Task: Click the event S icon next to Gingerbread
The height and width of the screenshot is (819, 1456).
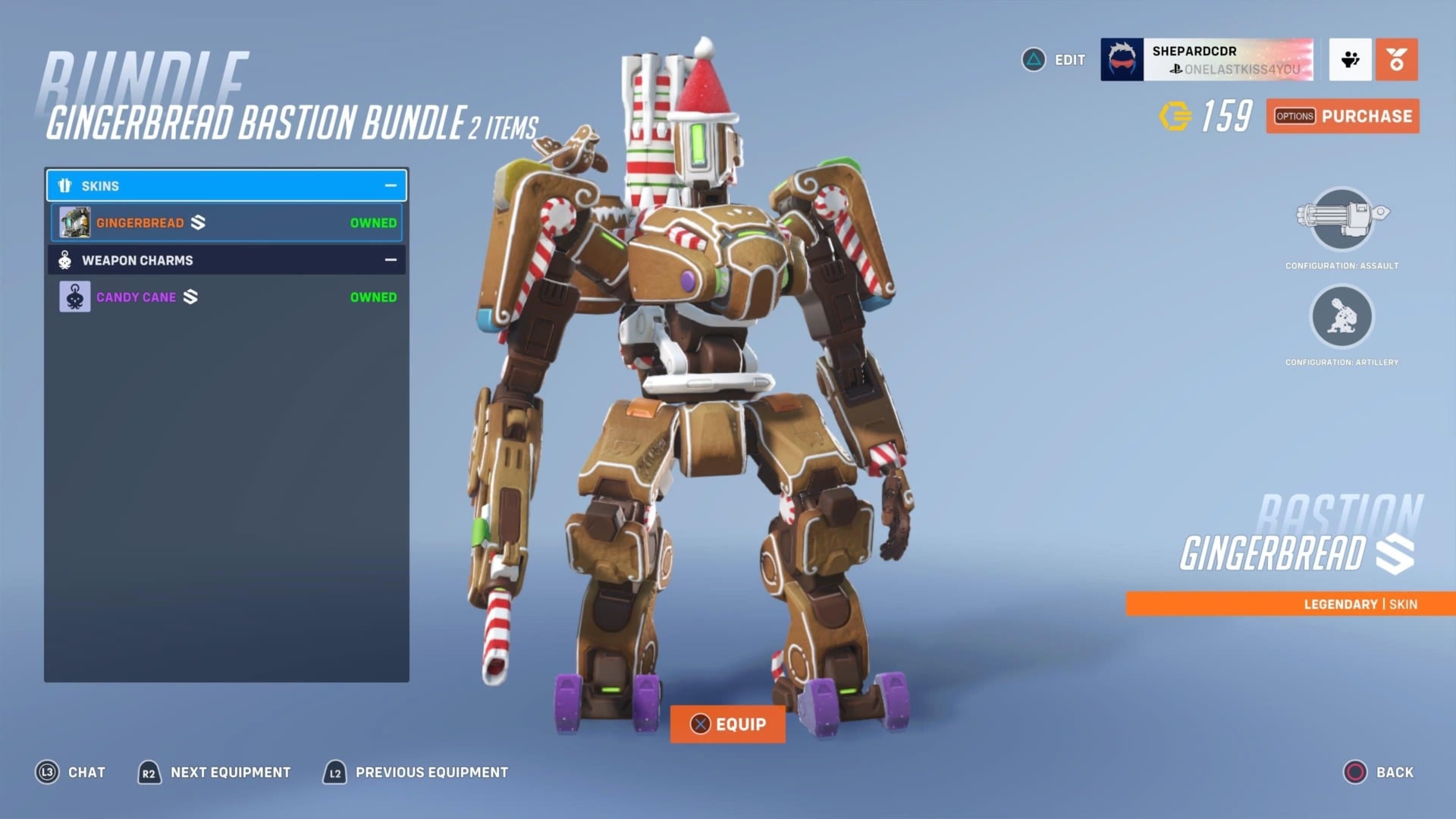Action: click(199, 222)
